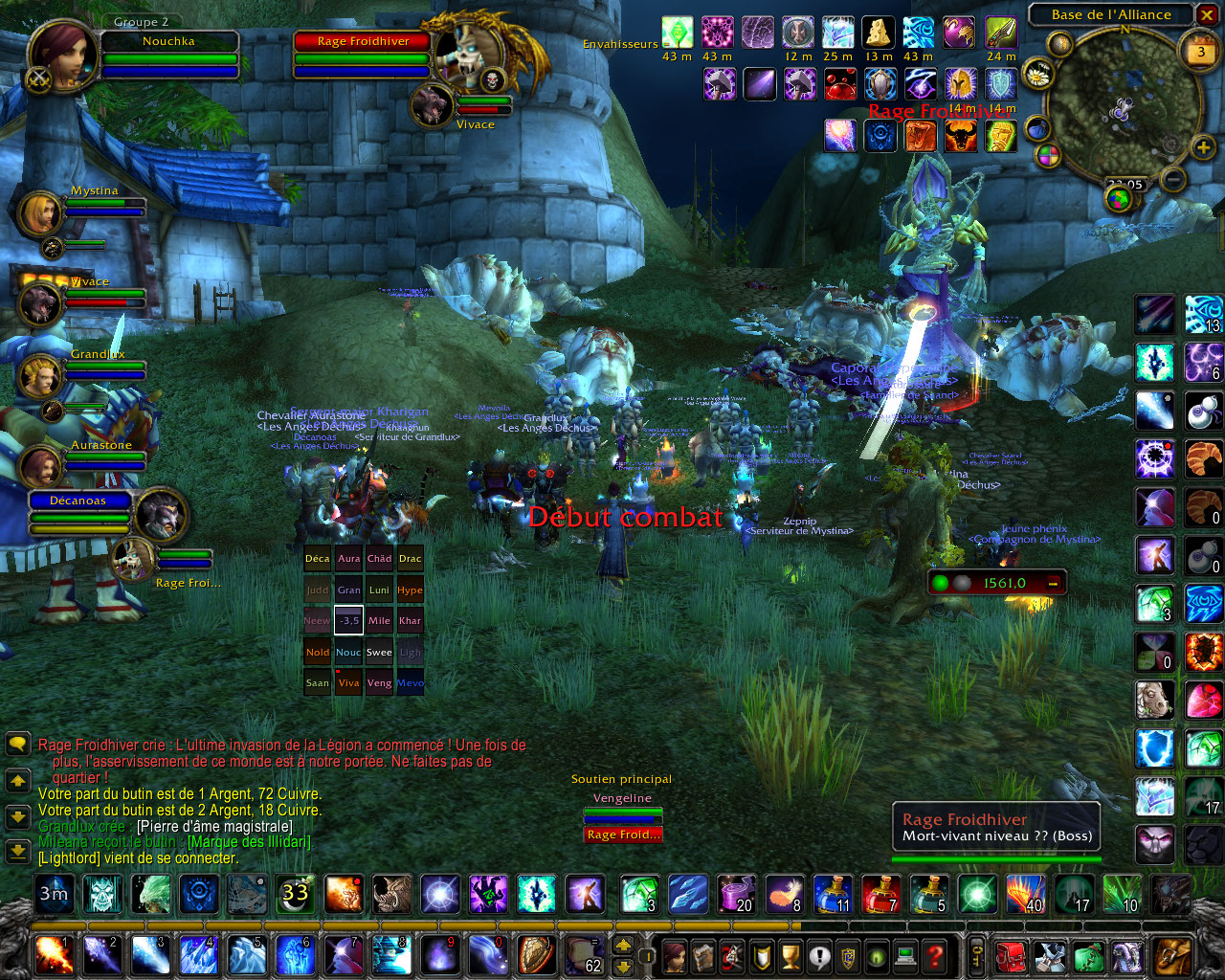
Task: Select party member Mystina's portrait
Action: [40, 213]
